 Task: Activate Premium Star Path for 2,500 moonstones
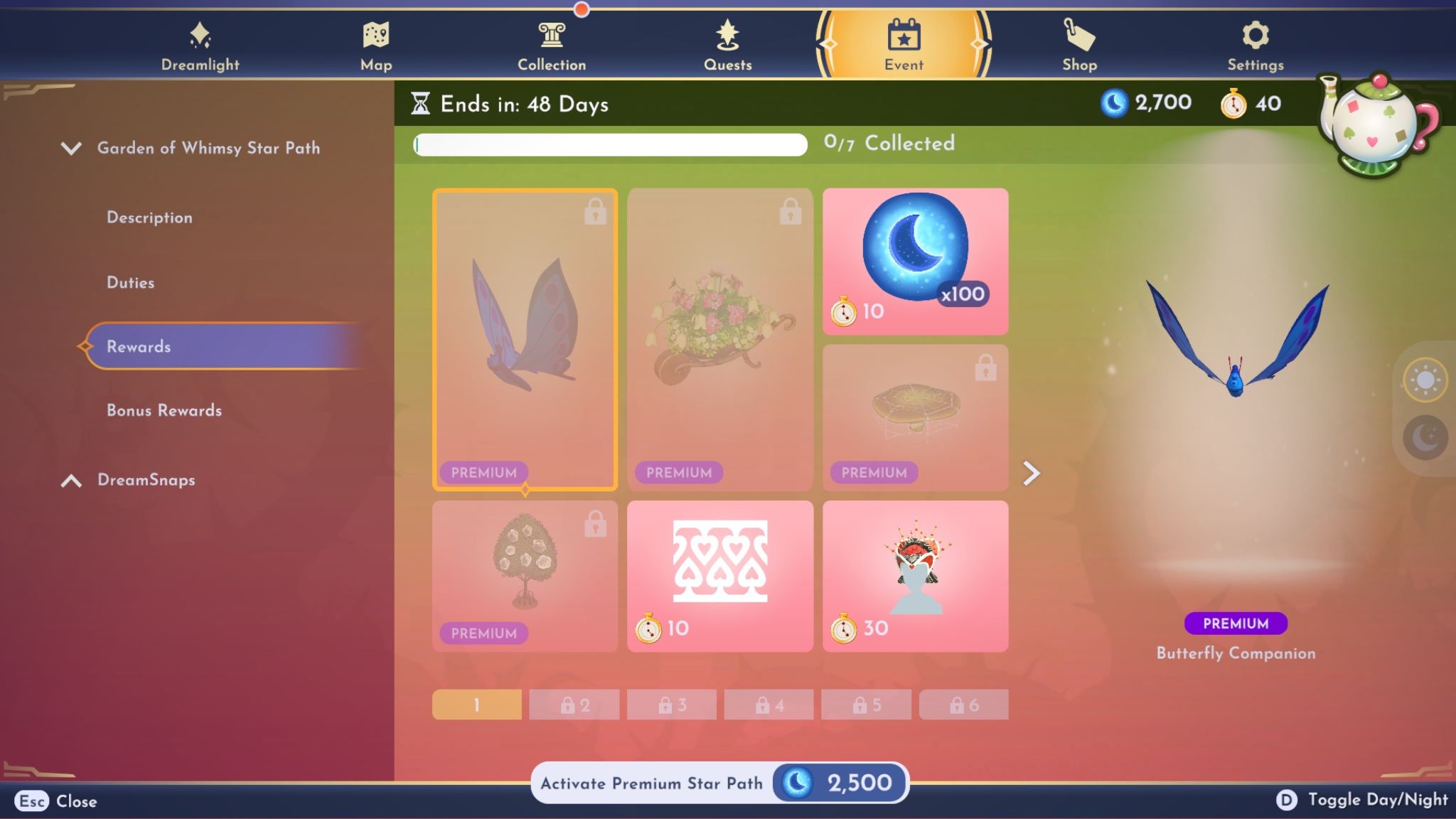(719, 782)
